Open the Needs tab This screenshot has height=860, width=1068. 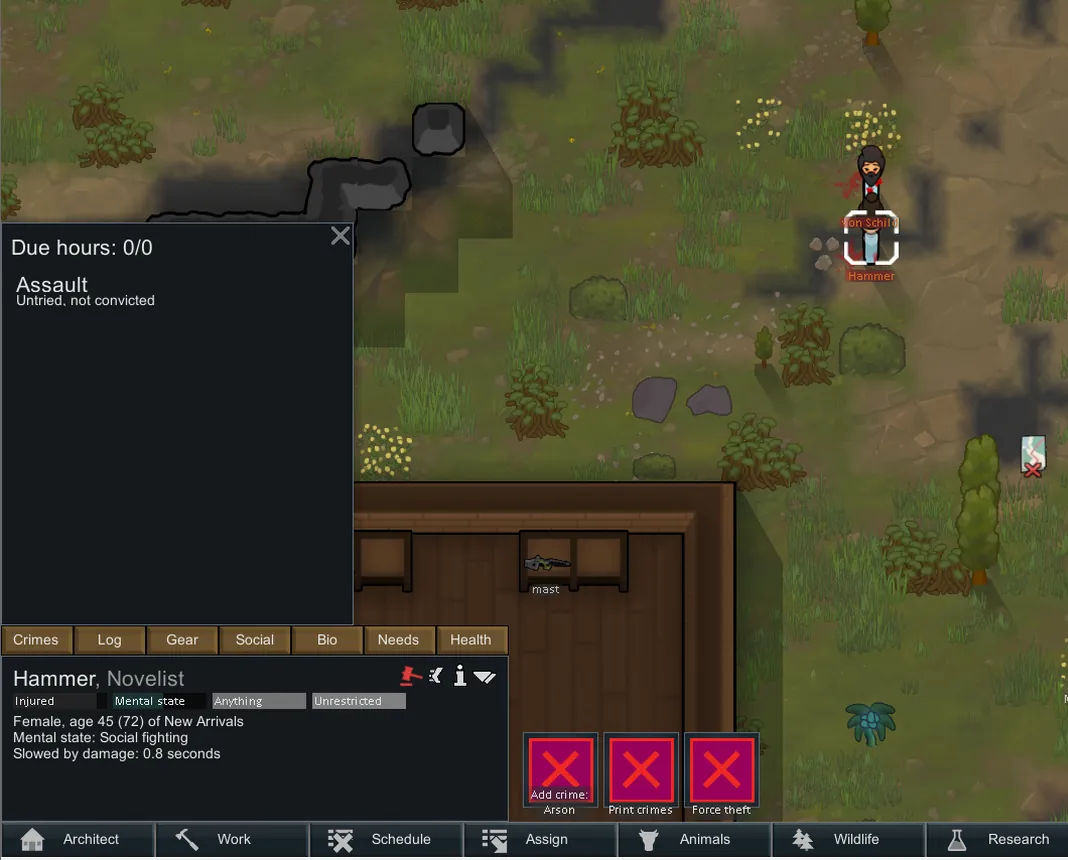click(398, 640)
